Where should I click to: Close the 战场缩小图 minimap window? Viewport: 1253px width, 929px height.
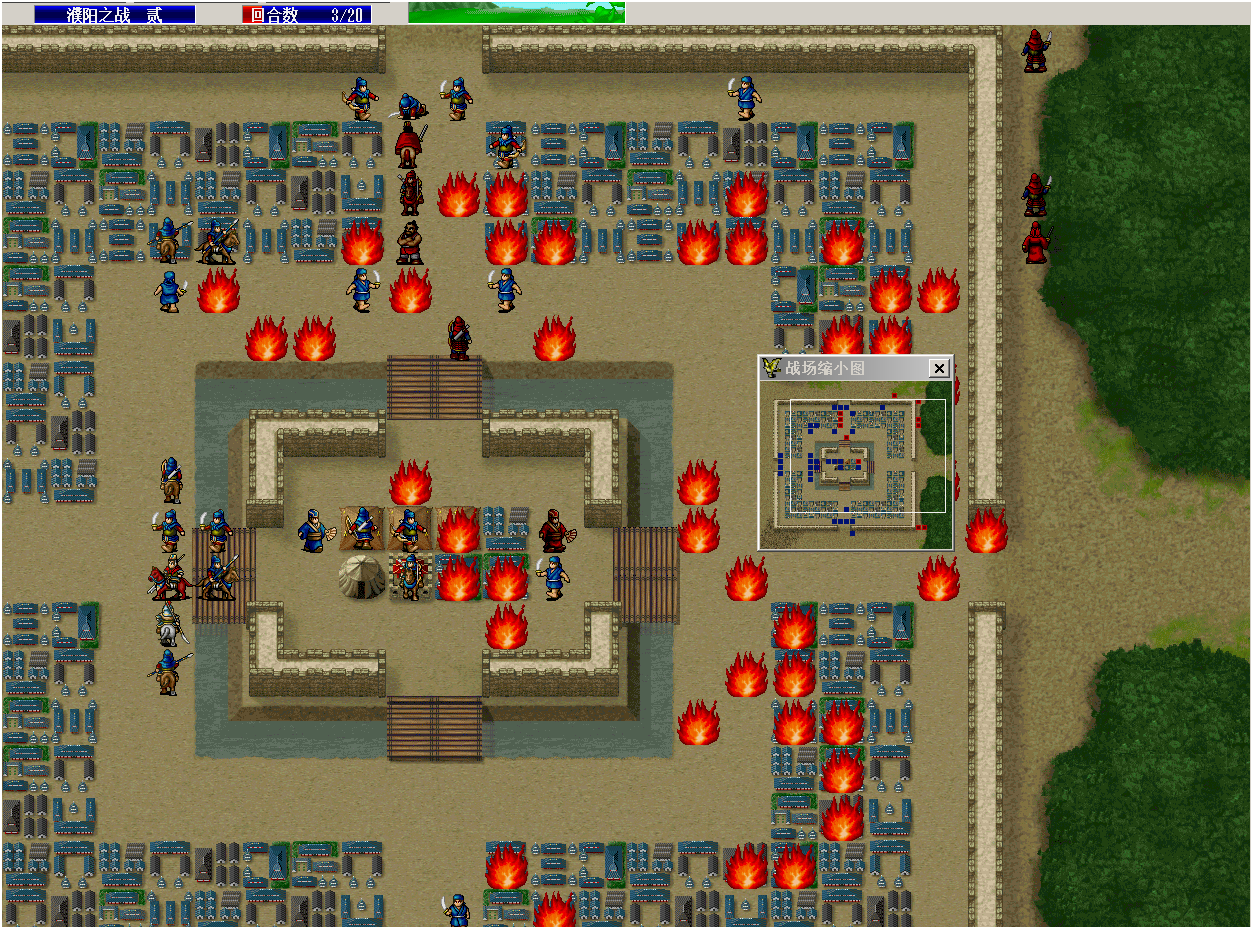(x=938, y=369)
